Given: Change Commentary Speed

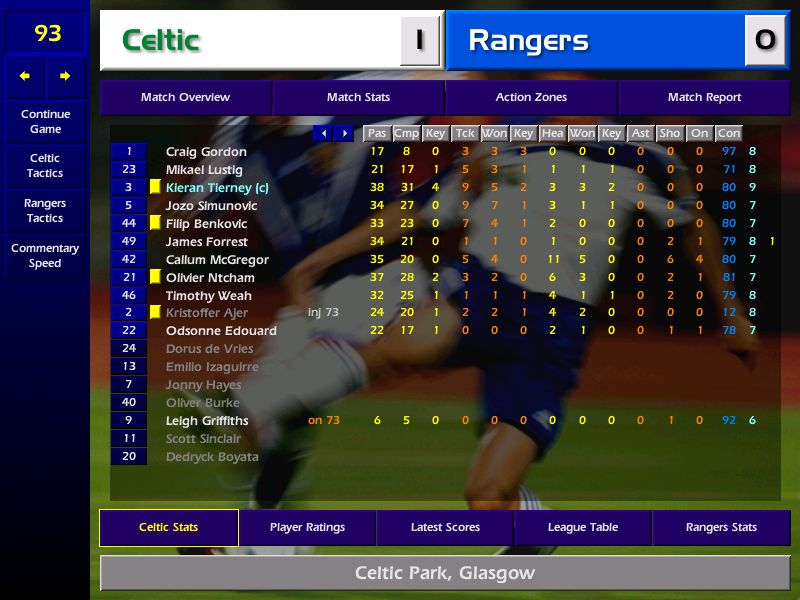Looking at the screenshot, I should 45,256.
